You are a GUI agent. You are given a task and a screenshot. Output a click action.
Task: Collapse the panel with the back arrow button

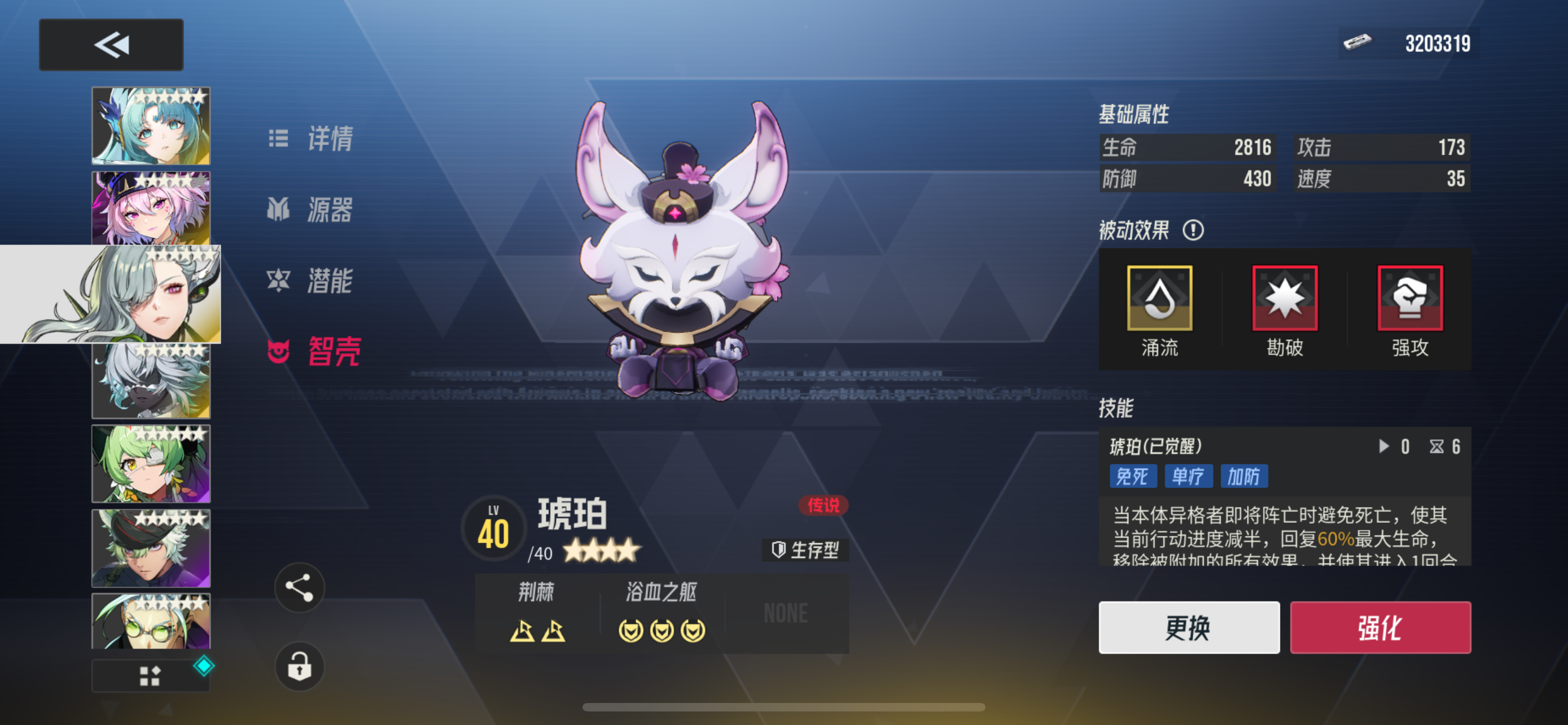[x=111, y=44]
